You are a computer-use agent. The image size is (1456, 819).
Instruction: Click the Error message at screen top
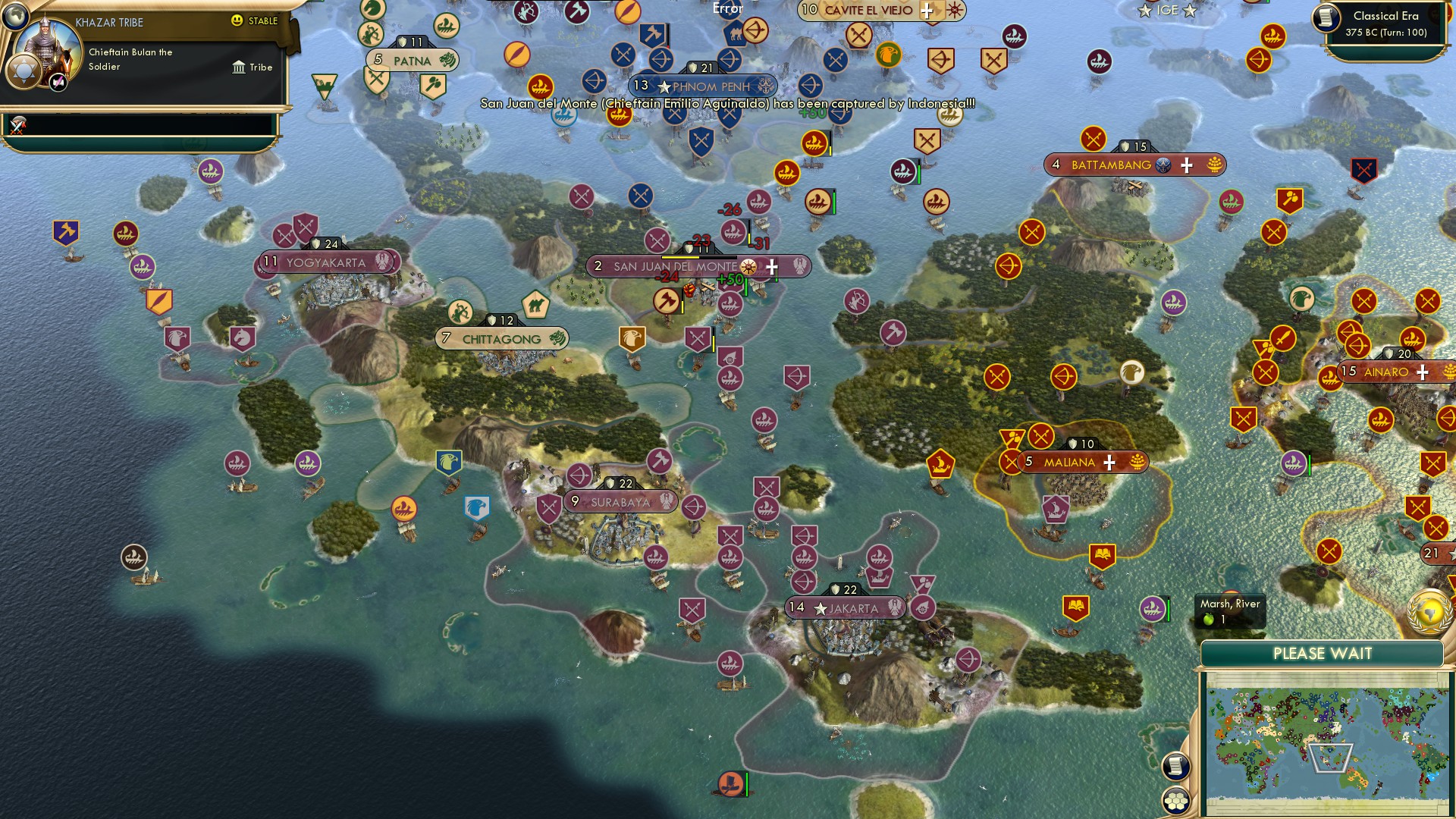click(x=726, y=9)
